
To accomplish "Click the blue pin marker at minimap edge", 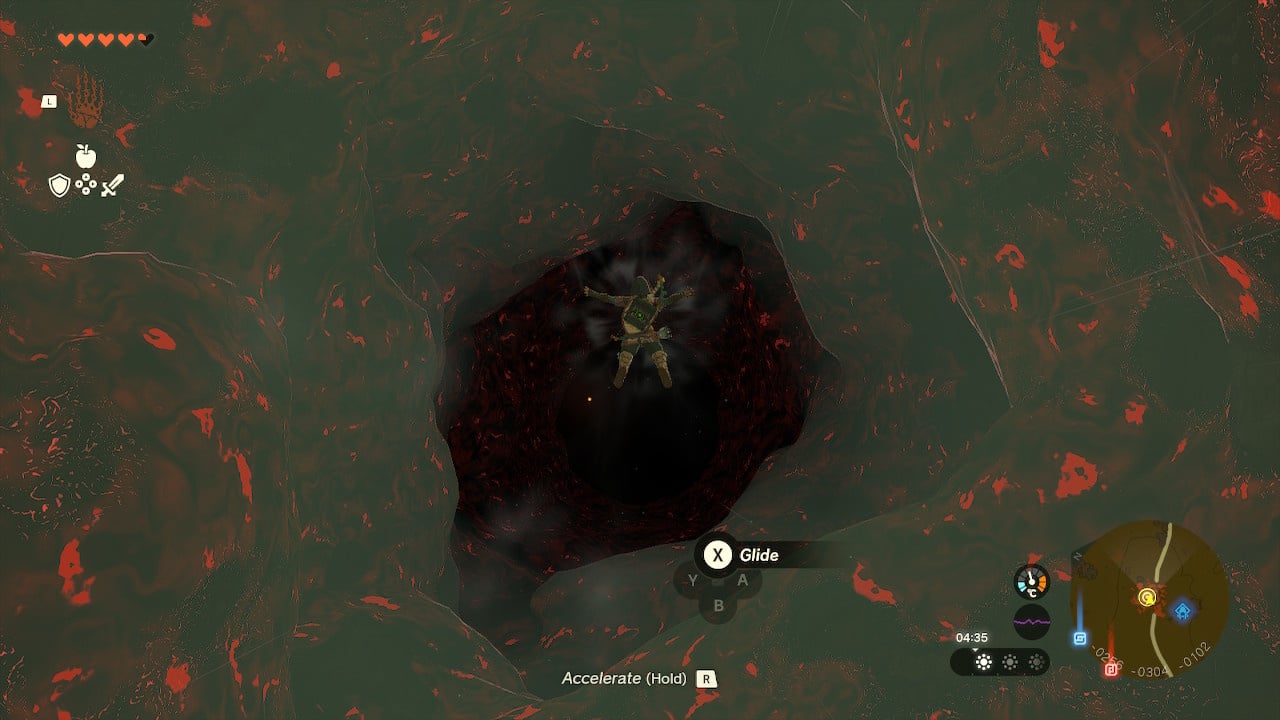I will tap(1080, 638).
